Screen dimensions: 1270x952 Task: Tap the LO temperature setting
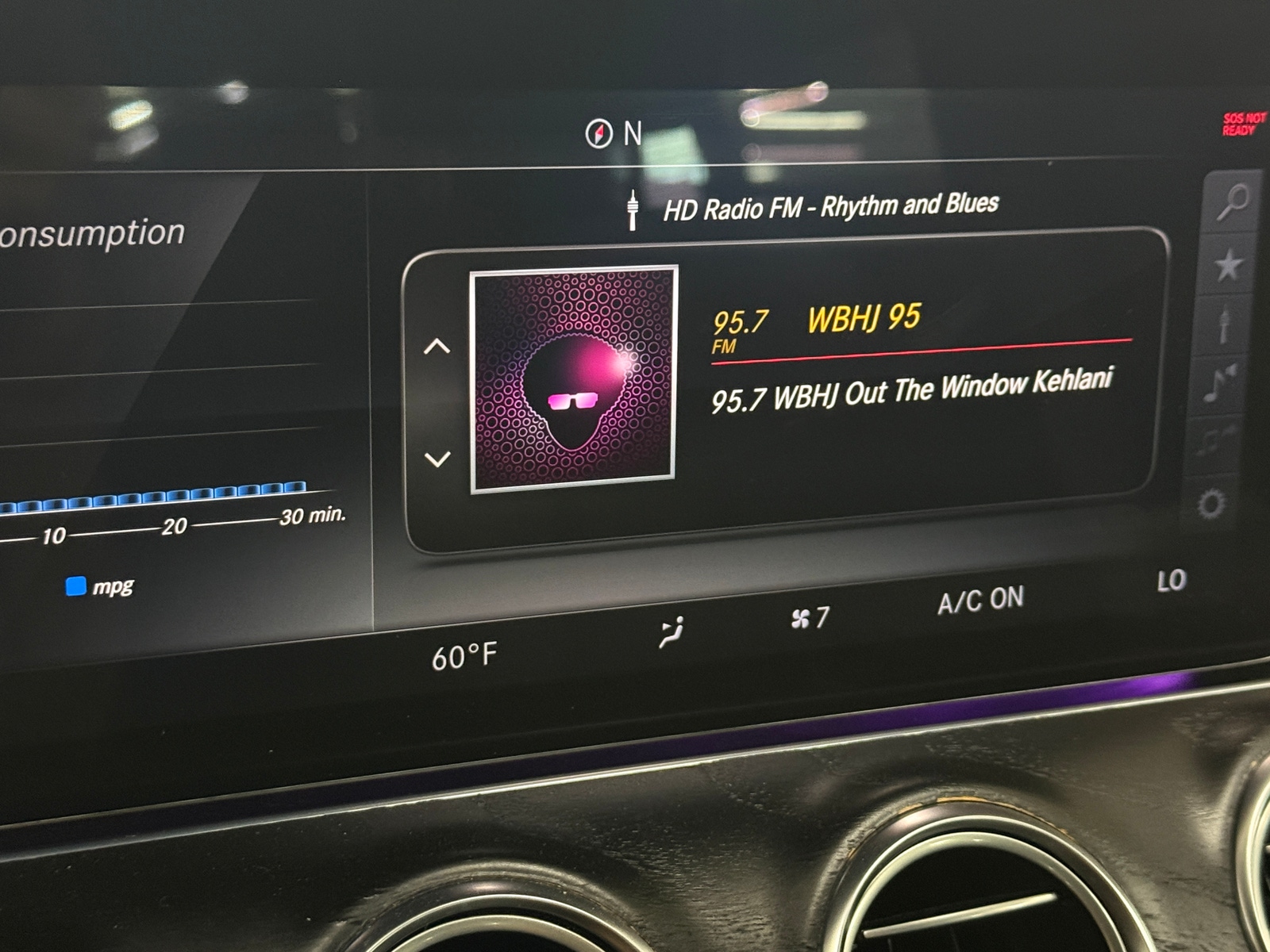click(1171, 581)
